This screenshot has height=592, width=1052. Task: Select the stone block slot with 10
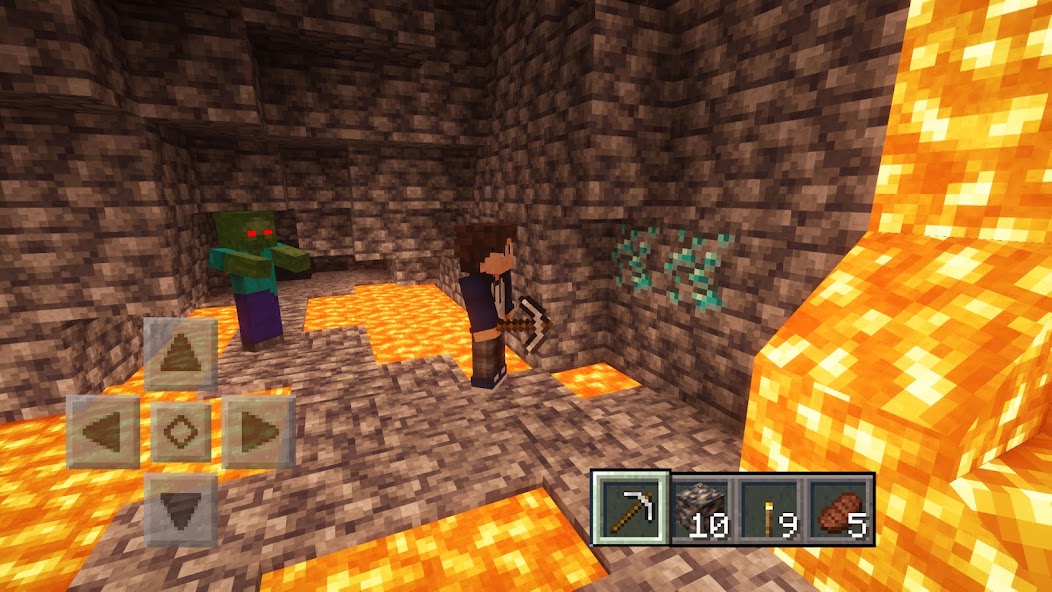click(702, 509)
